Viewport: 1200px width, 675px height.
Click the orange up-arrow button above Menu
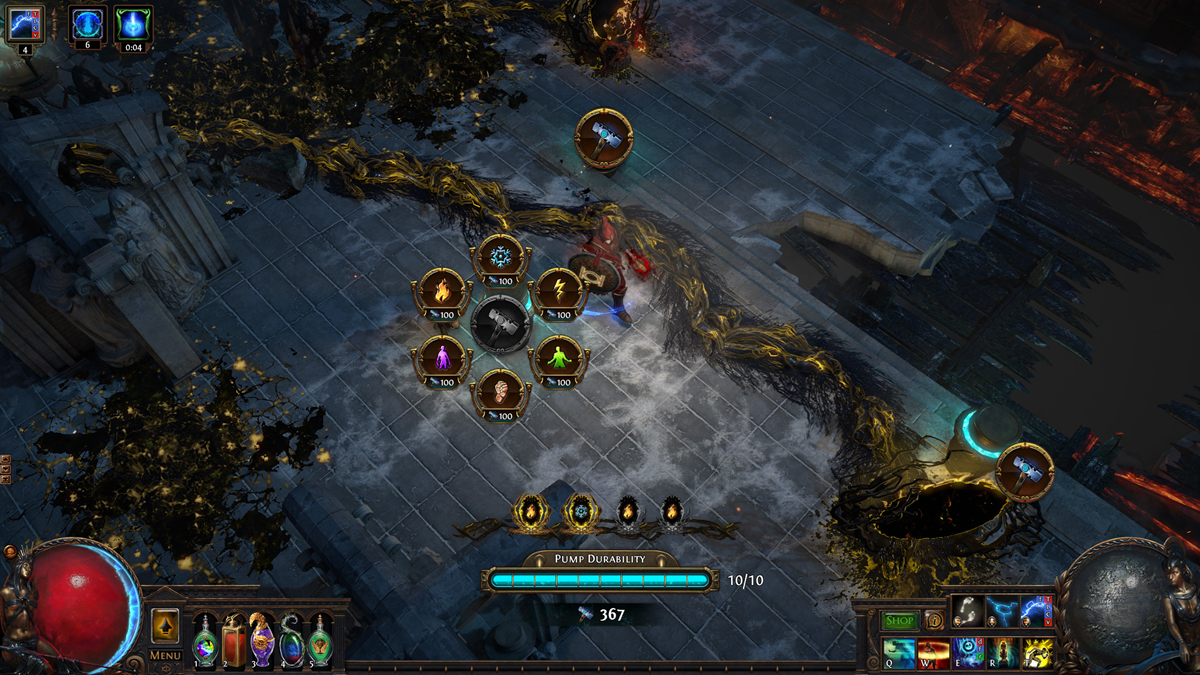point(165,626)
